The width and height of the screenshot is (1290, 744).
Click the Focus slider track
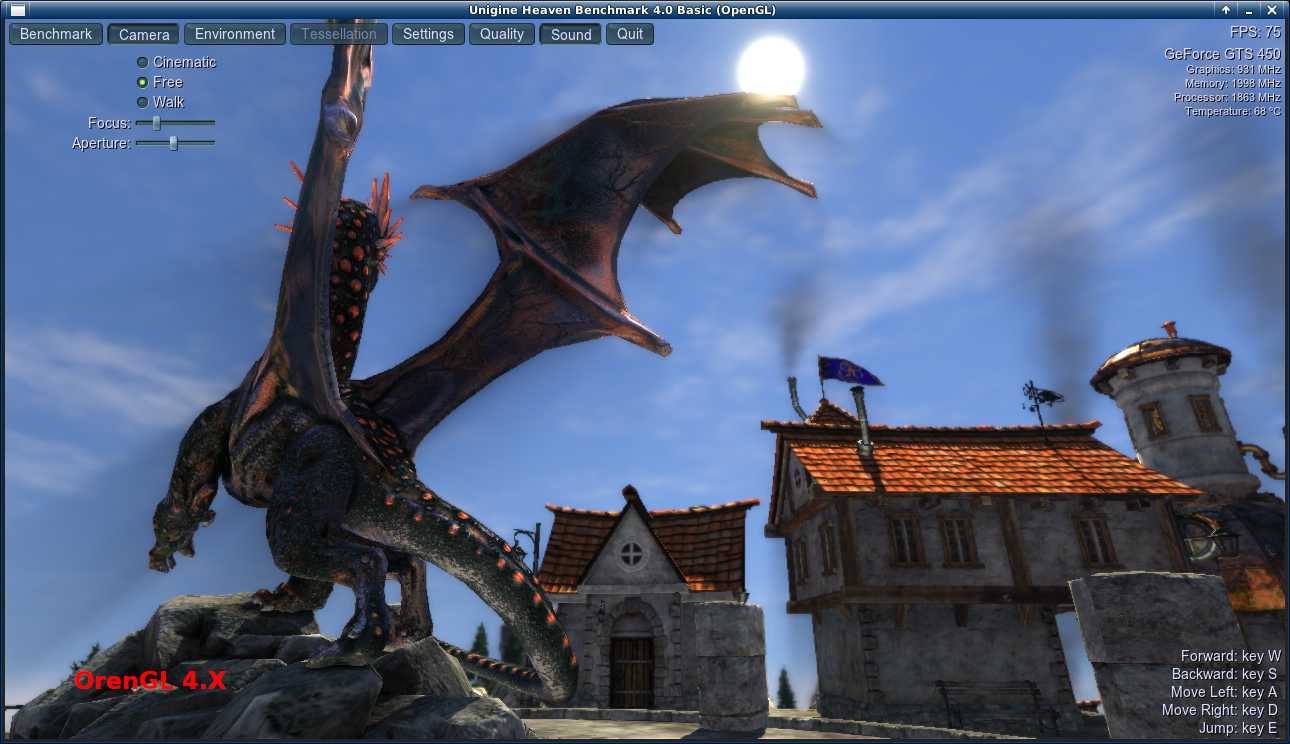(195, 122)
